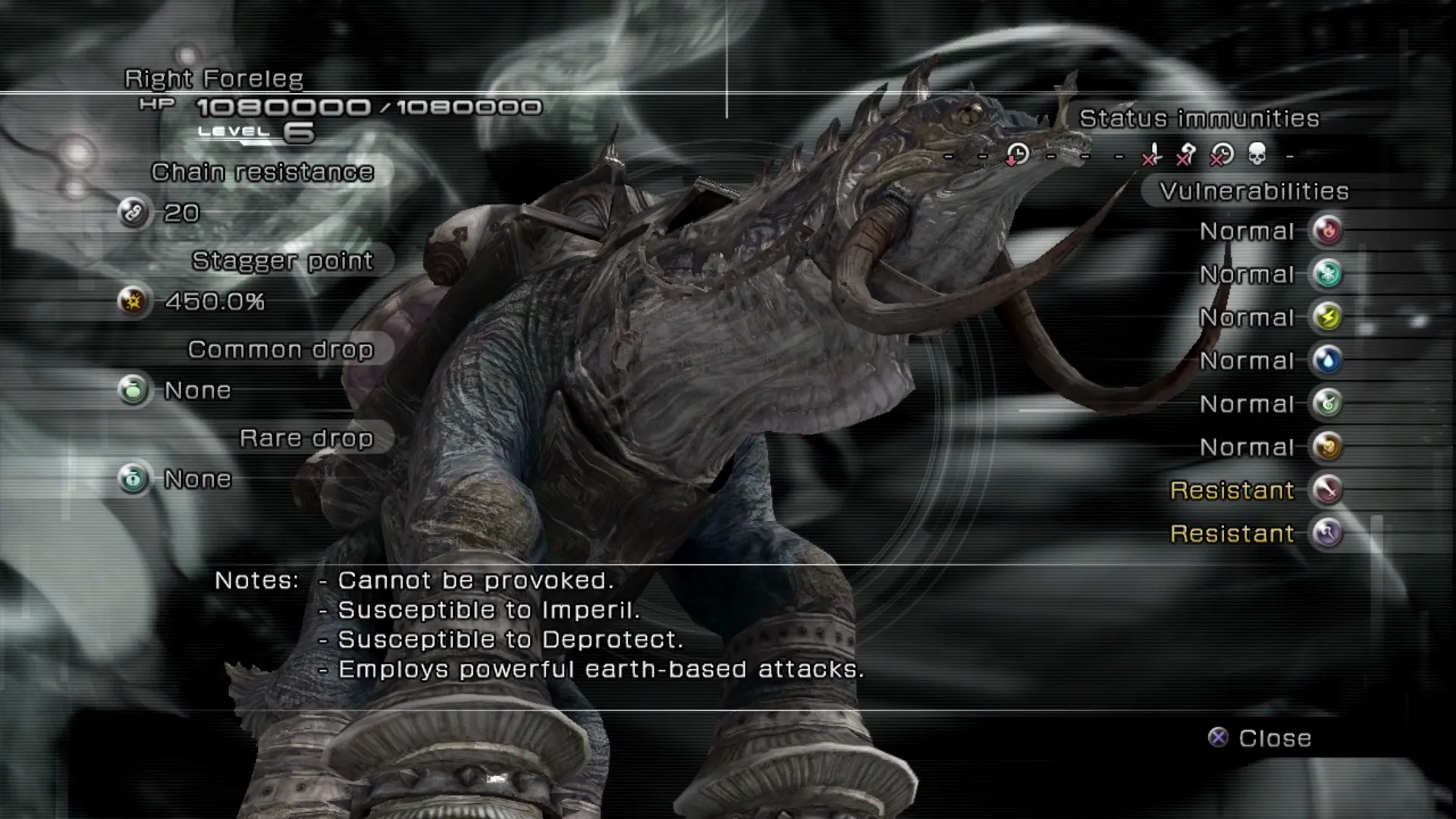Click the lightning bolt vulnerability icon
Screen dimensions: 1456x819
click(x=1327, y=317)
